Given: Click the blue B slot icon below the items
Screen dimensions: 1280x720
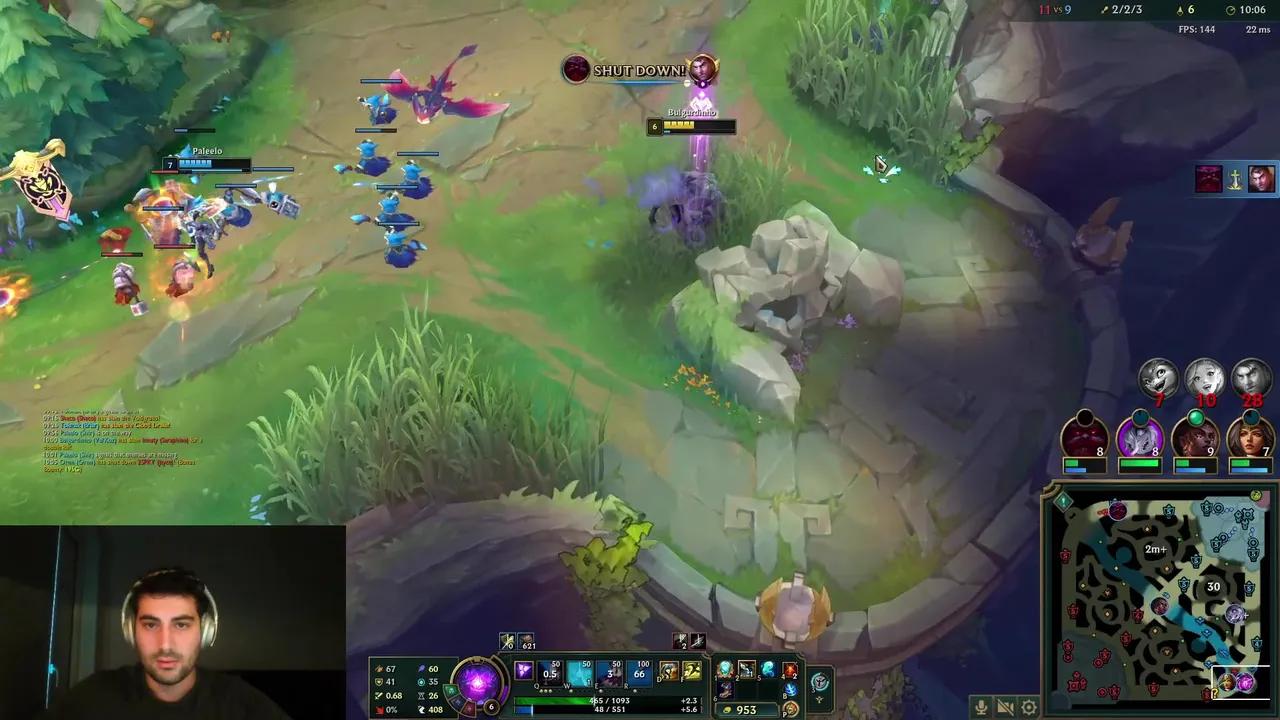Looking at the screenshot, I should 791,691.
